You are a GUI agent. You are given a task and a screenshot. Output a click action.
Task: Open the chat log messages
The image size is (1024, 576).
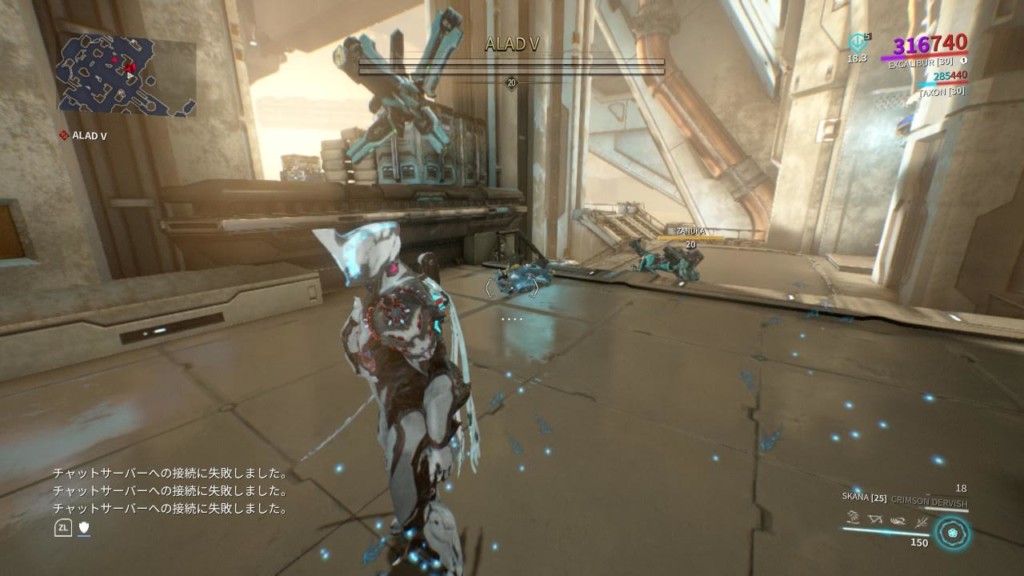(x=171, y=491)
